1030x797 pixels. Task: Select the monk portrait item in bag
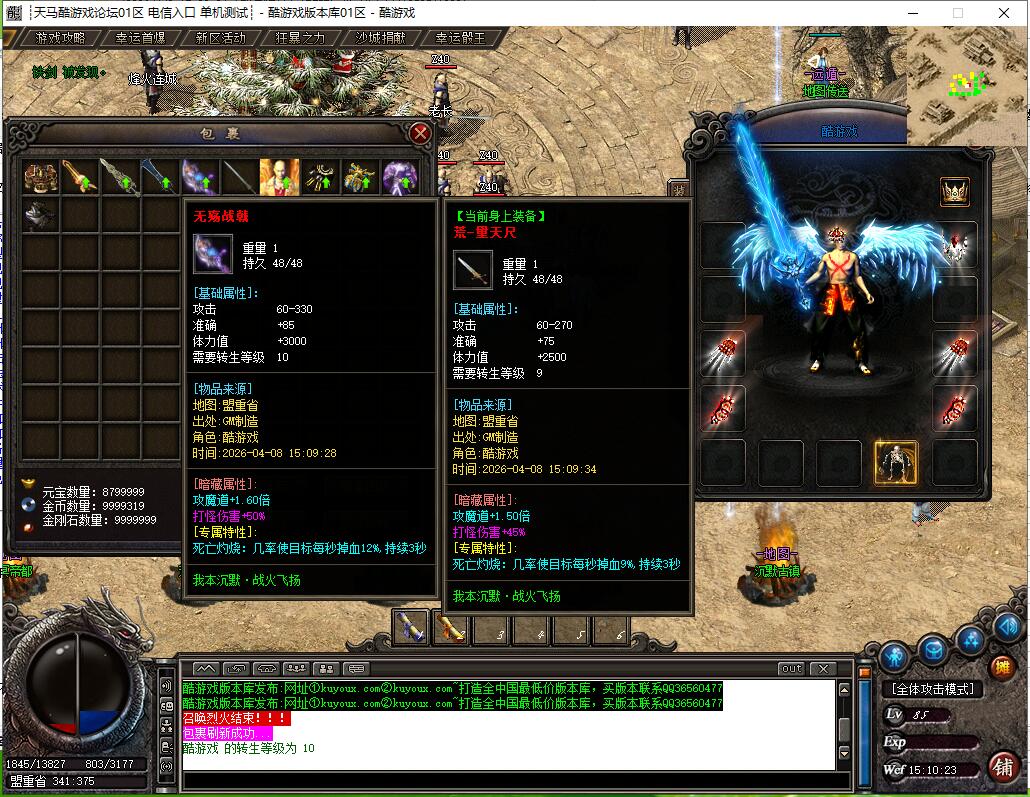coord(279,177)
